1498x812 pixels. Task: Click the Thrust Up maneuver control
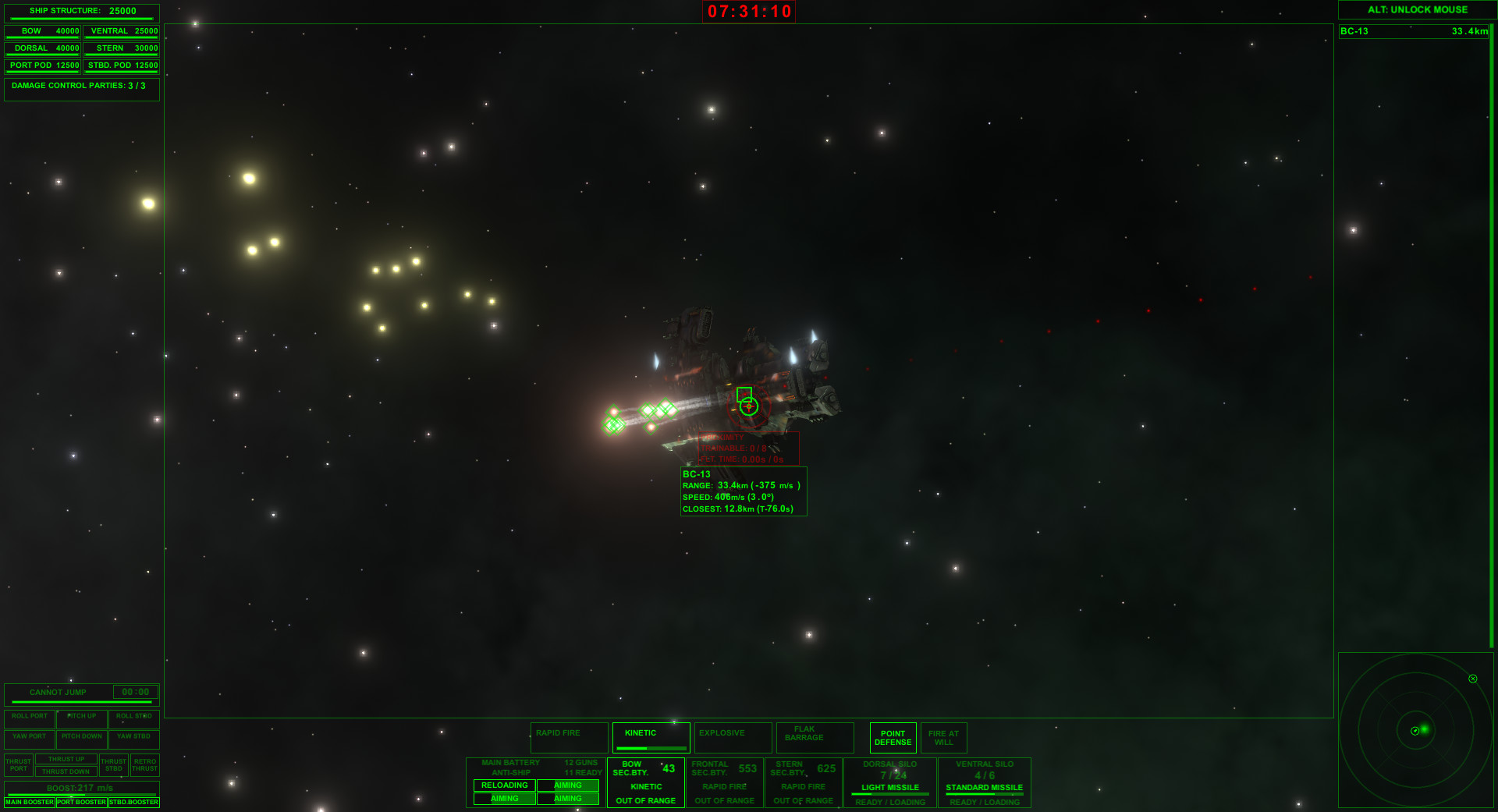tap(66, 758)
